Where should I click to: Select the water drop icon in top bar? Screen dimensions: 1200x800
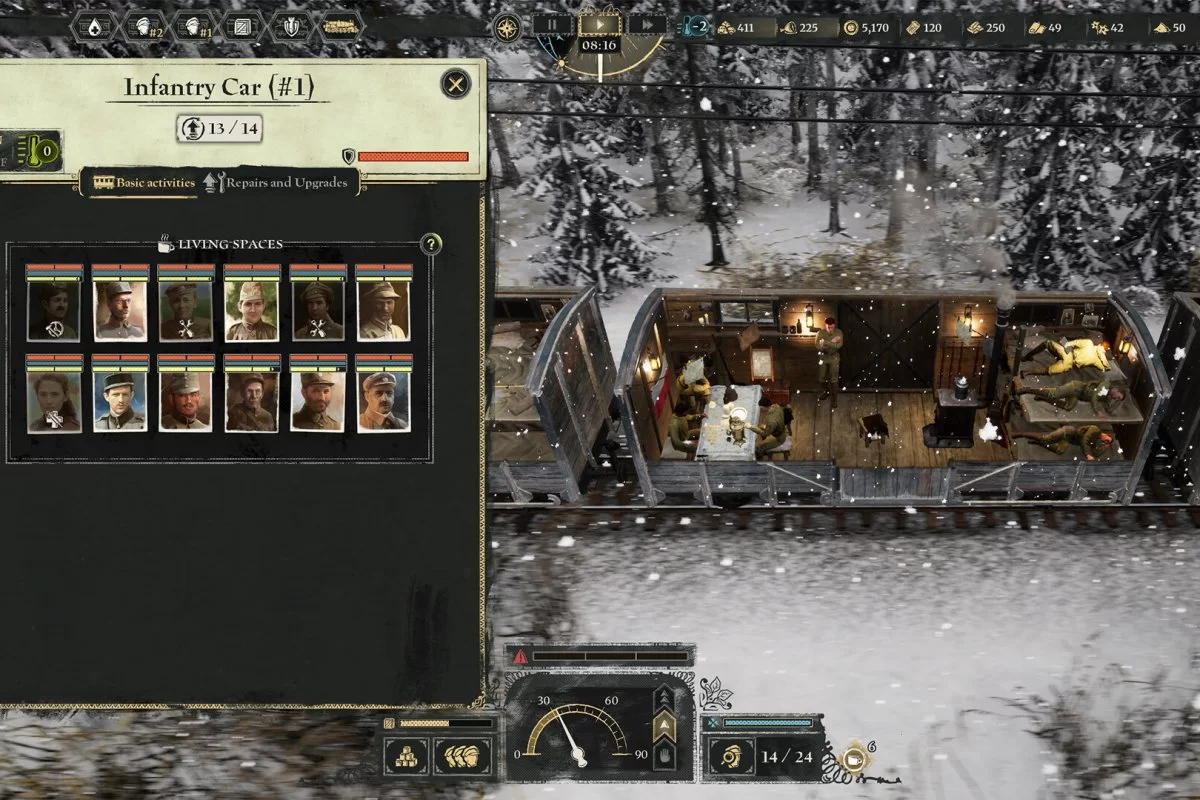[95, 26]
